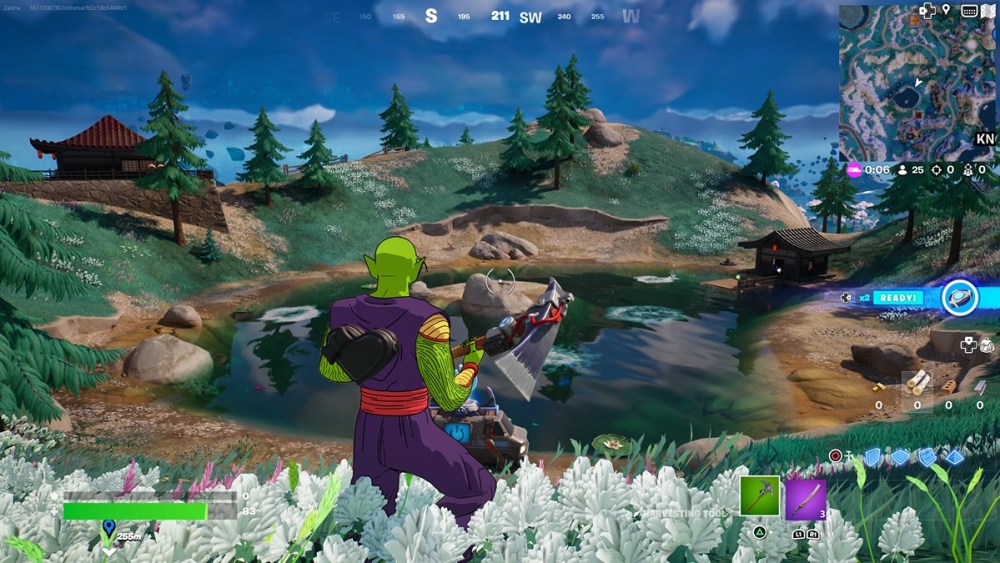1000x563 pixels.
Task: Choose the purple katana weapon slot
Action: [806, 498]
